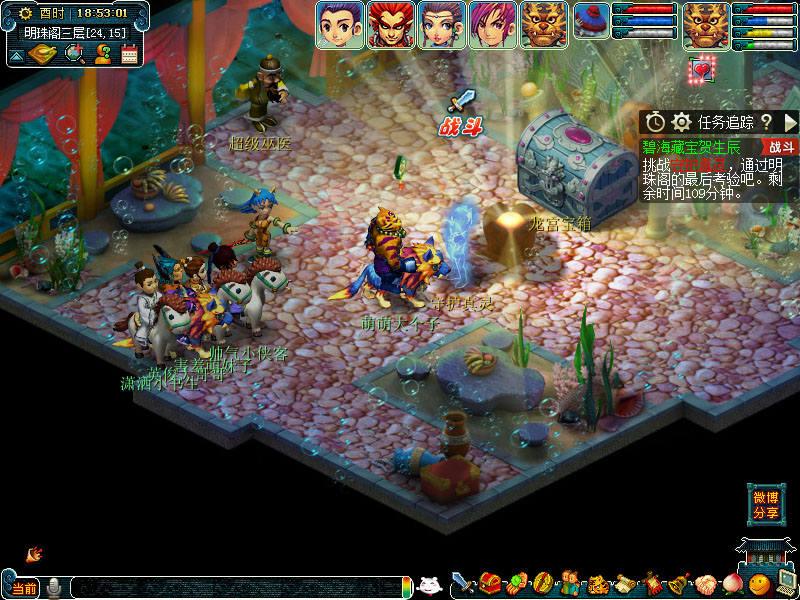Open the red treasure chest inventory icon
The width and height of the screenshot is (800, 600).
pos(490,582)
